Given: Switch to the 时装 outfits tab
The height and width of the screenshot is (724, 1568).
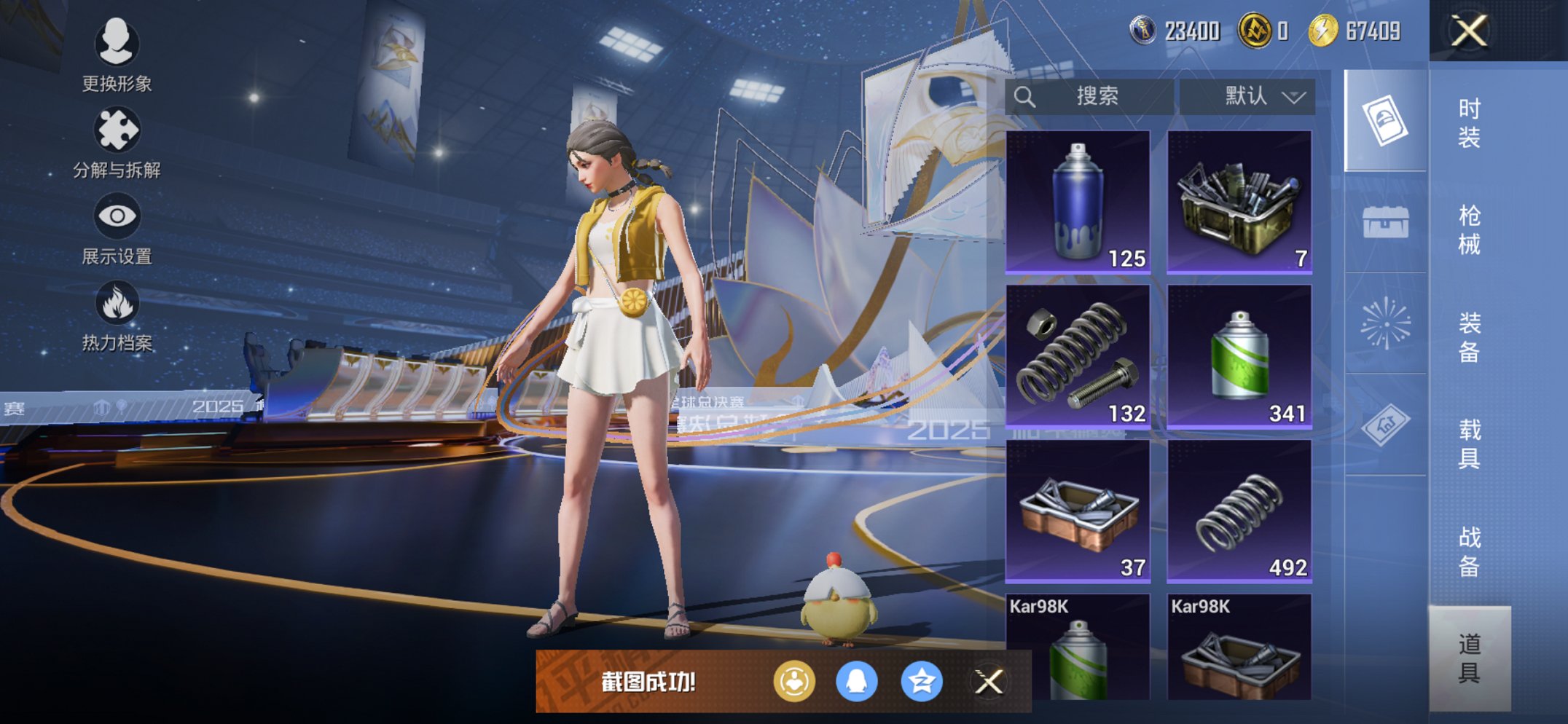Looking at the screenshot, I should [x=1469, y=122].
